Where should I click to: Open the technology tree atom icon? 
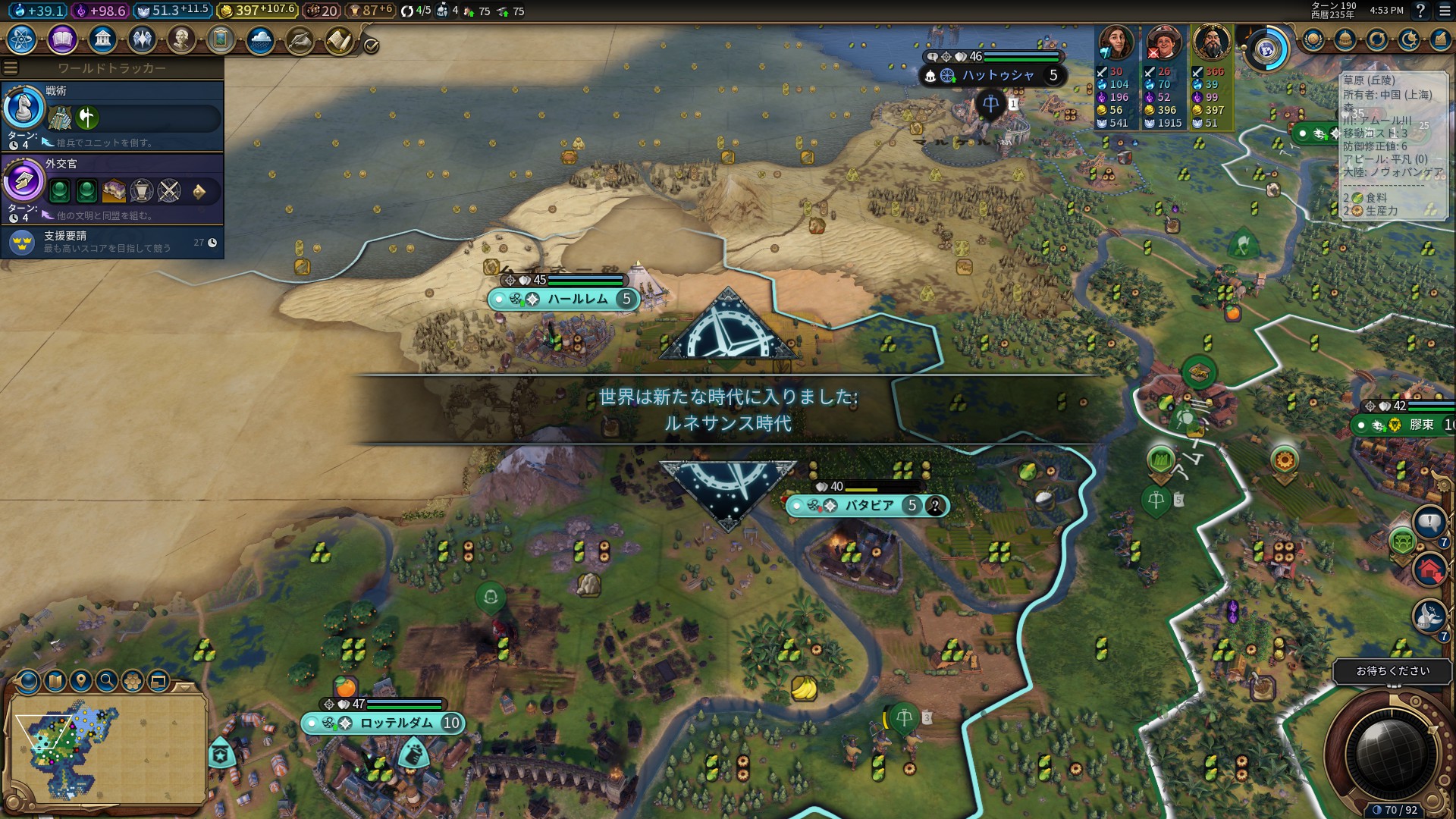point(22,39)
